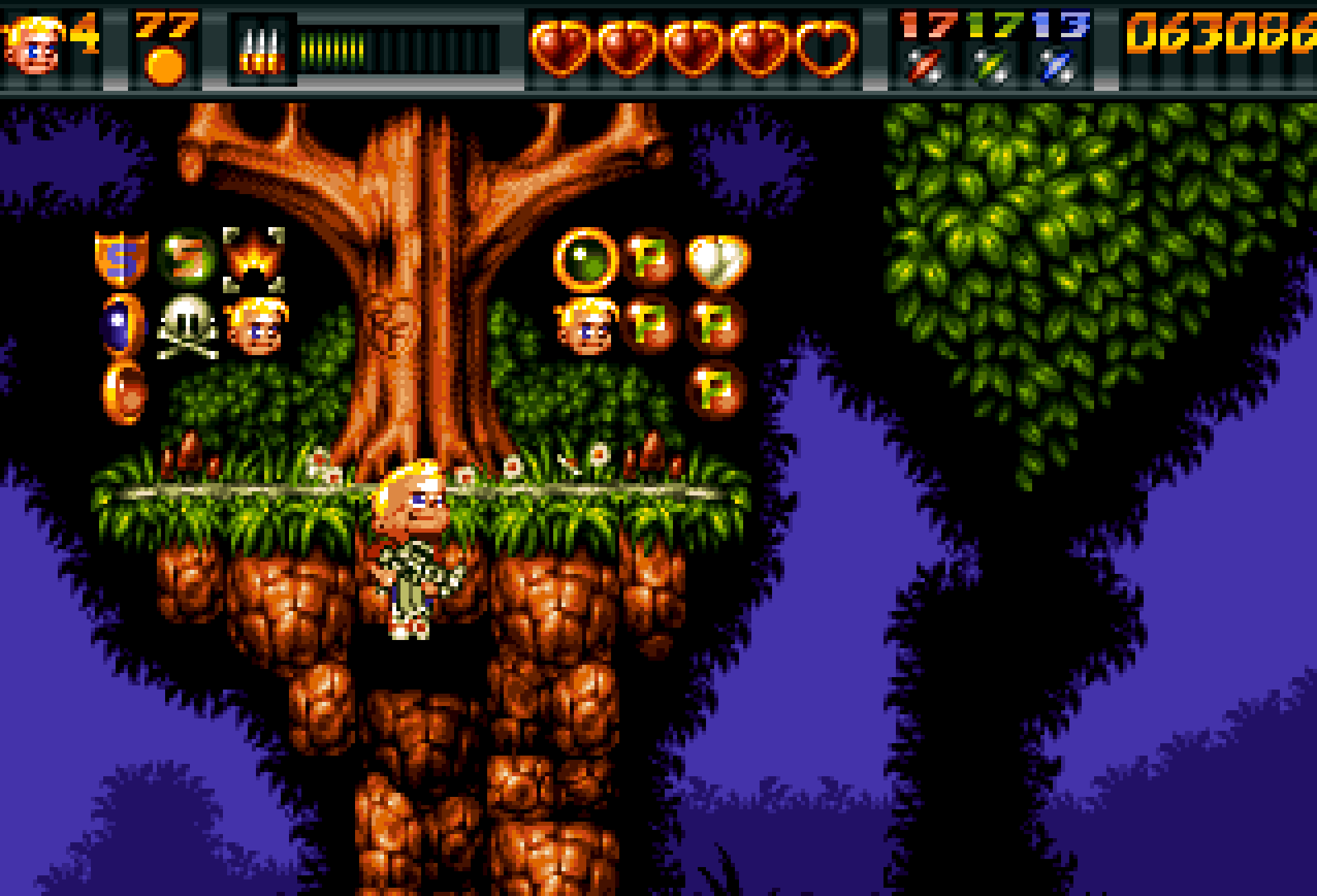Choose the triple rocket weapon icon

pyautogui.click(x=261, y=52)
